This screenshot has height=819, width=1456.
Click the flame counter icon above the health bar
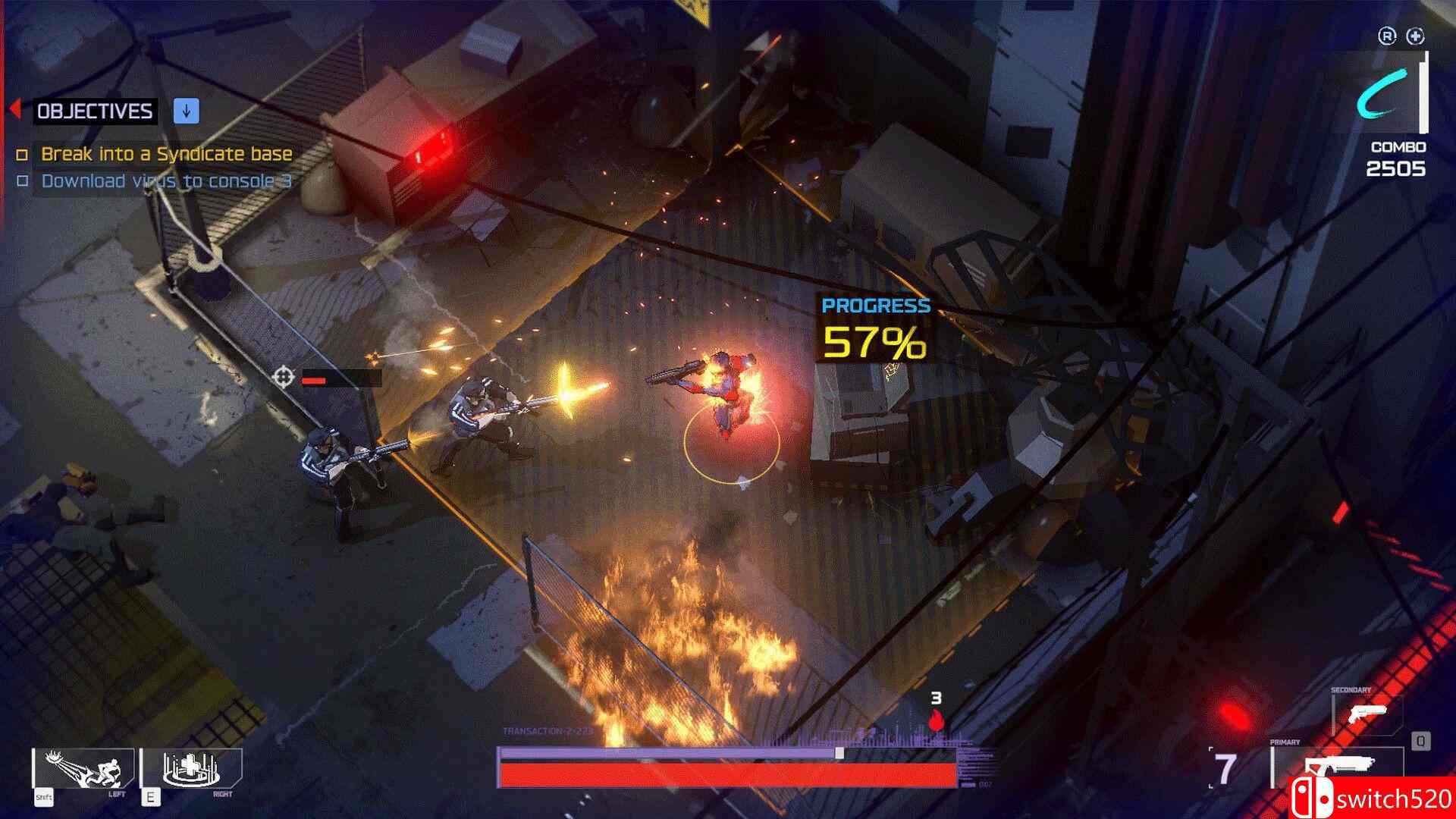(x=938, y=722)
